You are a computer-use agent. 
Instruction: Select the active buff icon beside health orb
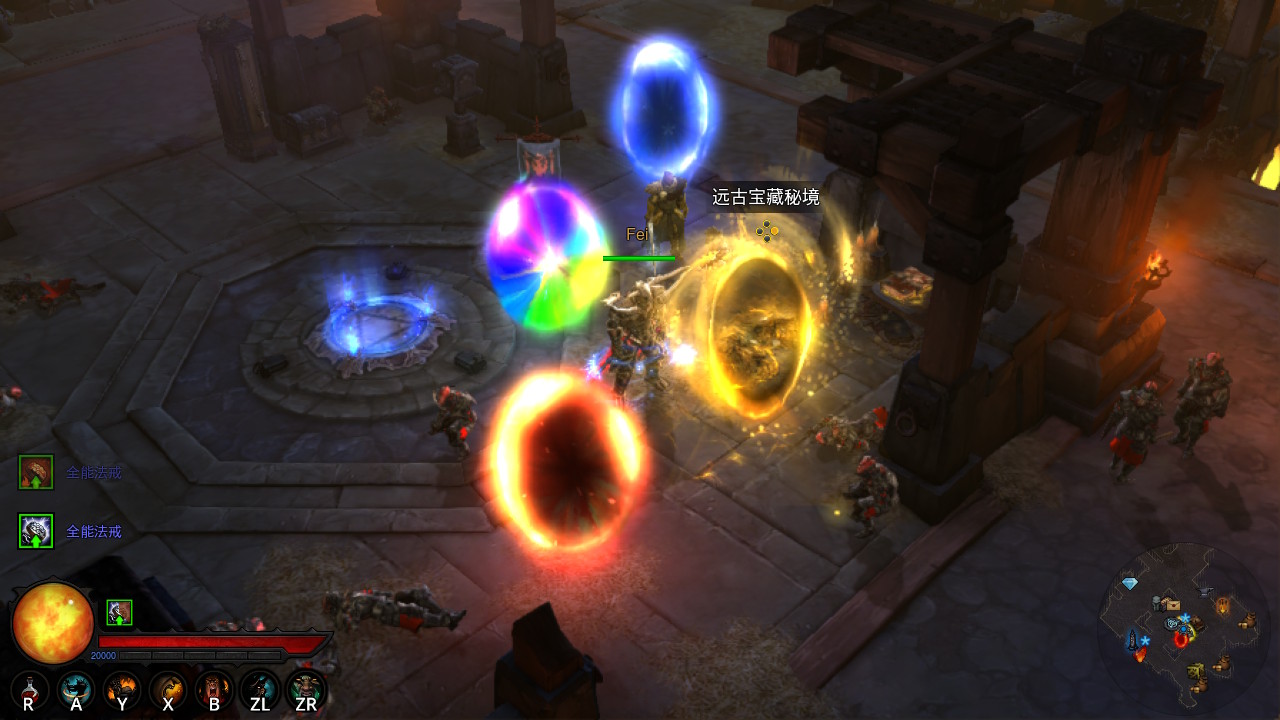pyautogui.click(x=119, y=612)
